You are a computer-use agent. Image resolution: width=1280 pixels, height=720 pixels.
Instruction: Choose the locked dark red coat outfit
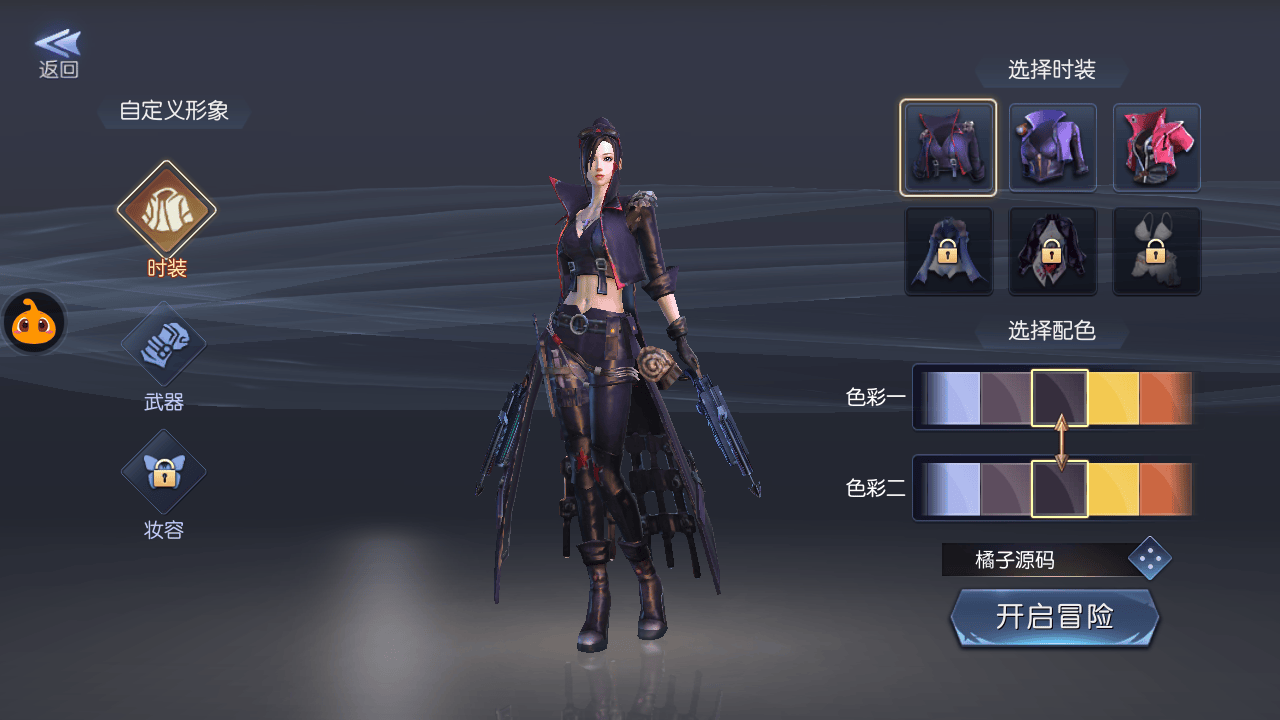coord(1053,252)
